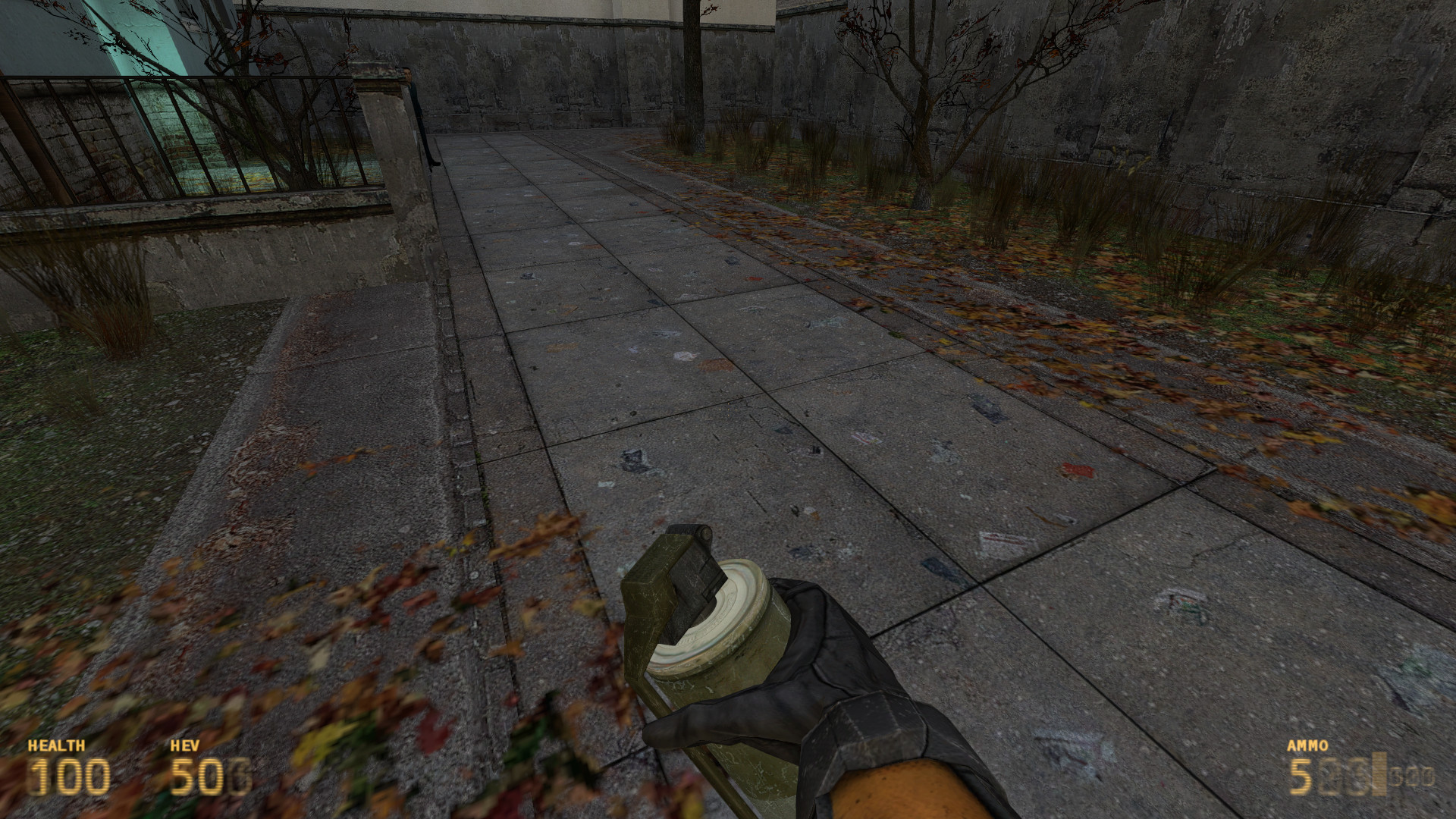
Task: Click the HEALTH label on the HUD
Action: pyautogui.click(x=55, y=745)
